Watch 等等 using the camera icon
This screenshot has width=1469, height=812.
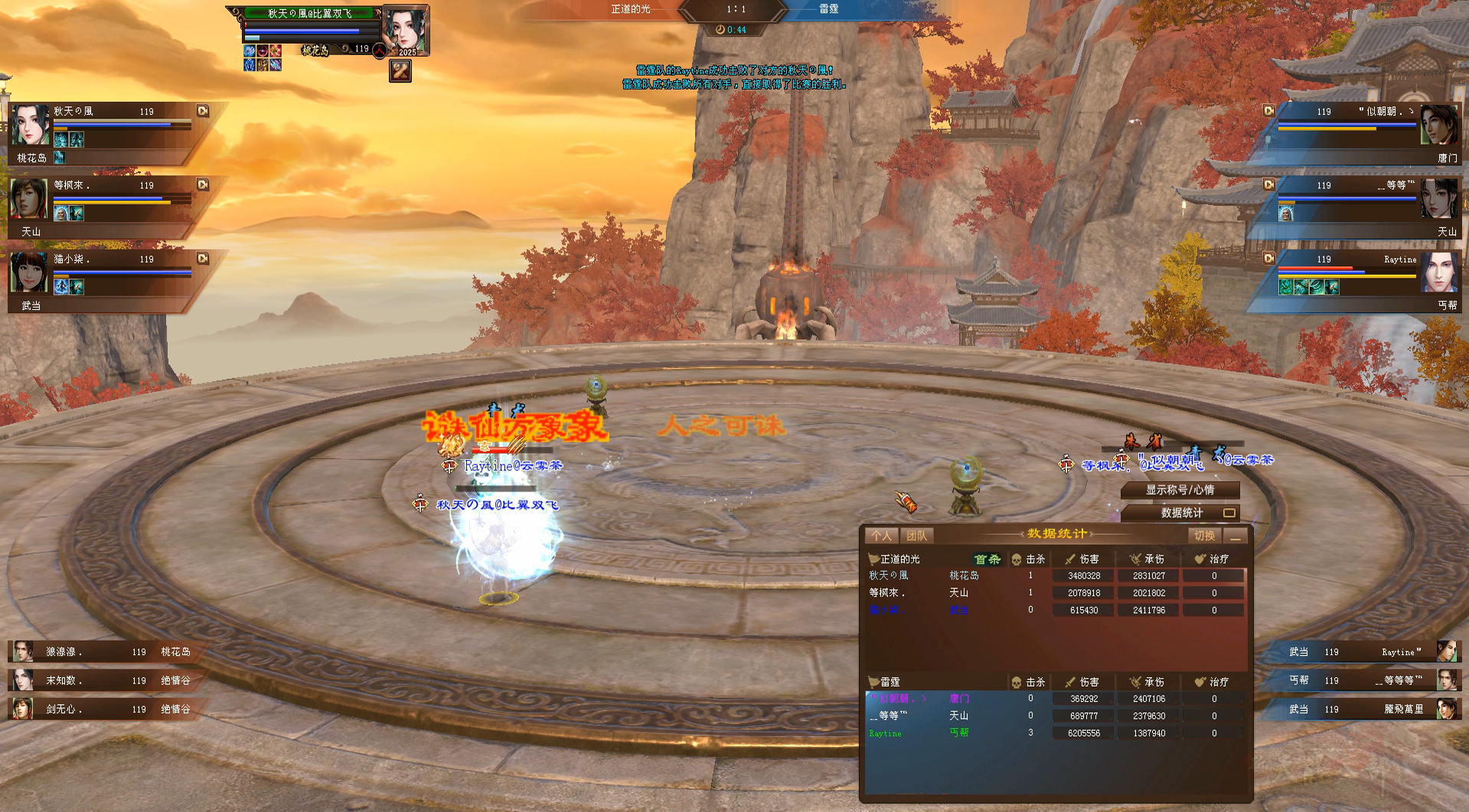(x=1268, y=184)
